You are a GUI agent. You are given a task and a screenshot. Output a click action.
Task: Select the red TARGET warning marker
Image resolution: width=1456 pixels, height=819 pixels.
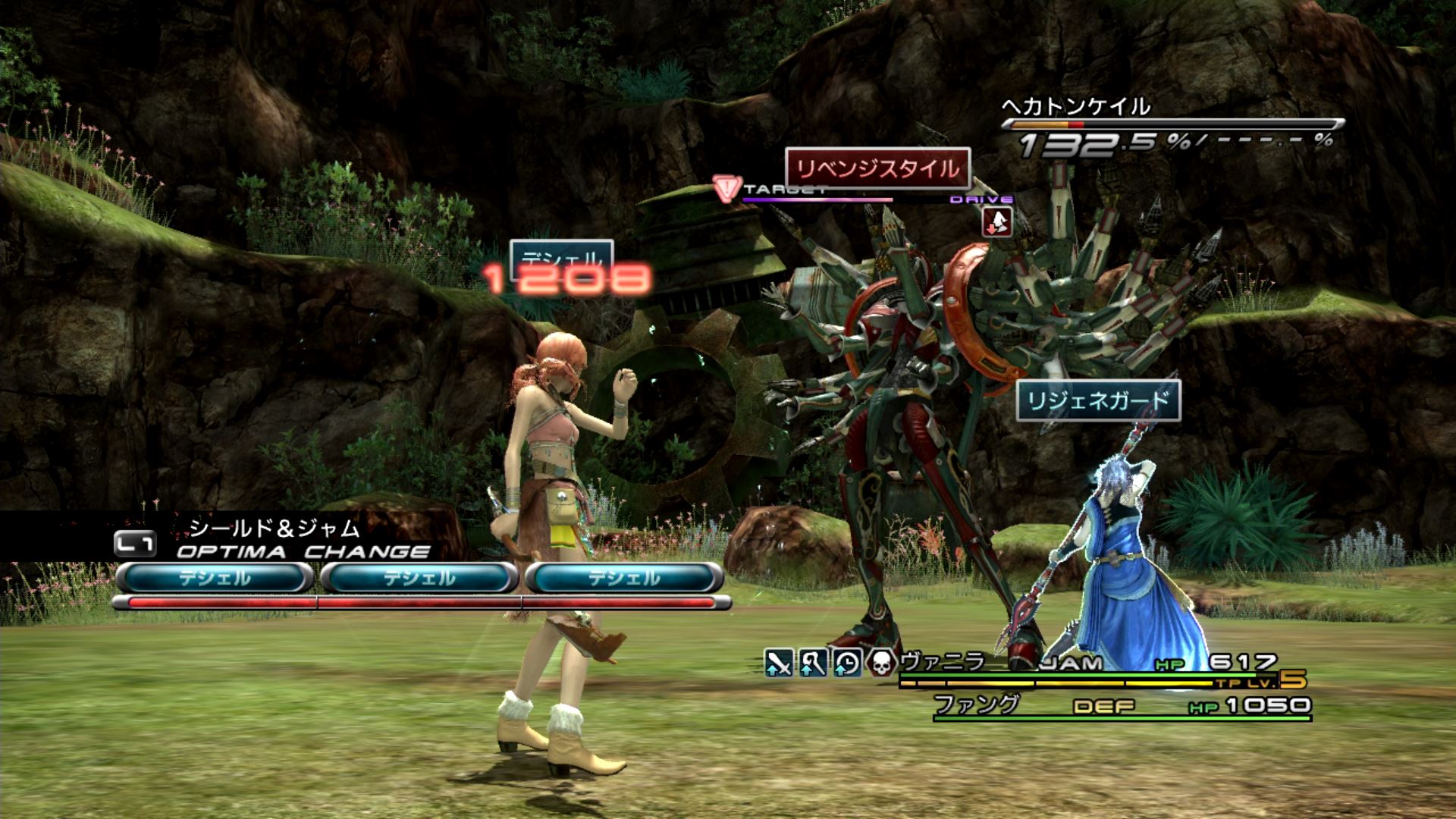[728, 187]
